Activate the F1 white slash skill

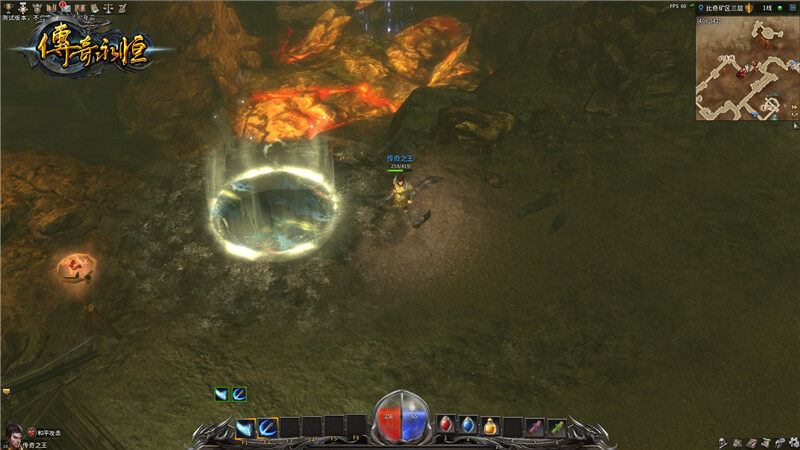pos(245,427)
